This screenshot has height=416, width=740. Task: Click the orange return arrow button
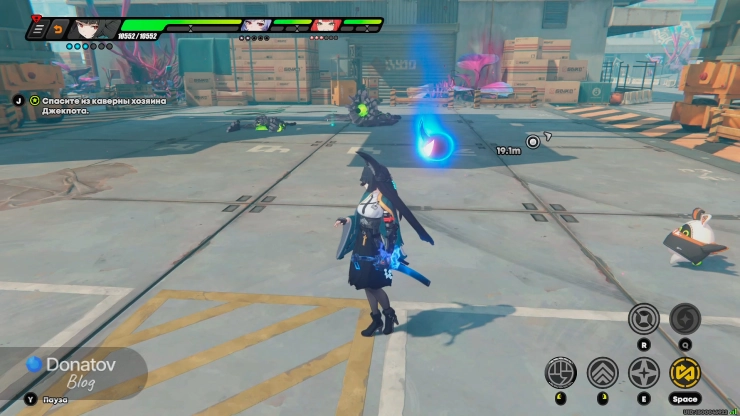pos(58,30)
